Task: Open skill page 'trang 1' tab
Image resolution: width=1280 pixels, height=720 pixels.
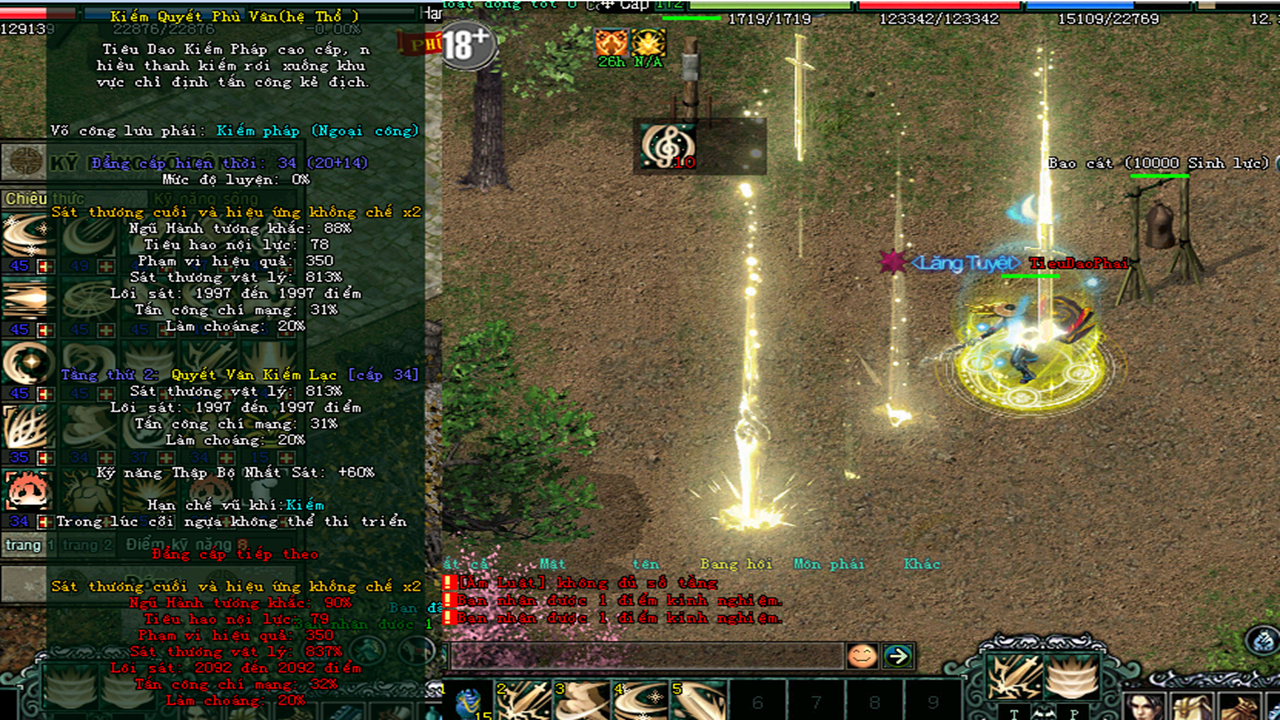Action: pyautogui.click(x=23, y=545)
